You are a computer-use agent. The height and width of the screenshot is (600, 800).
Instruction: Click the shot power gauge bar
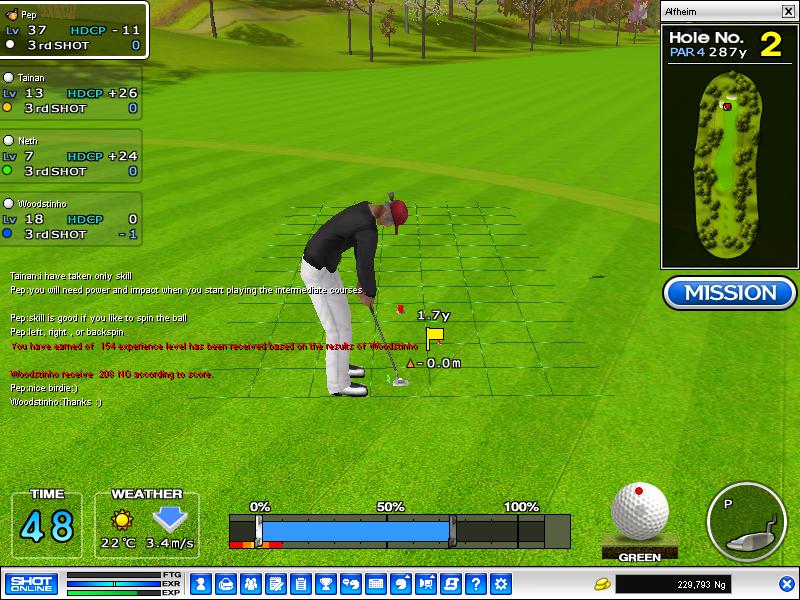click(x=399, y=529)
